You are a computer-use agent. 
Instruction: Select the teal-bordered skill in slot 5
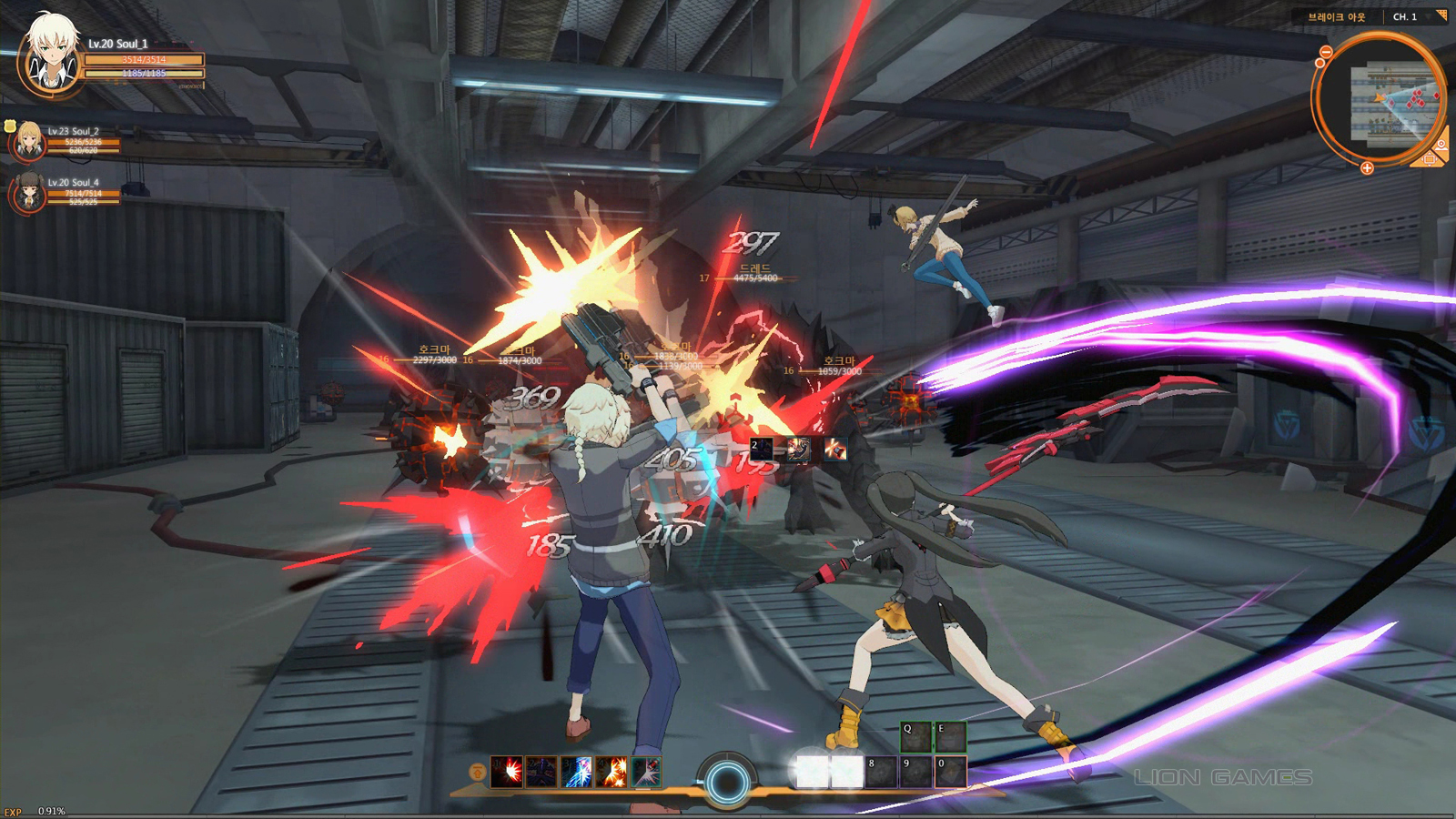pos(646,772)
